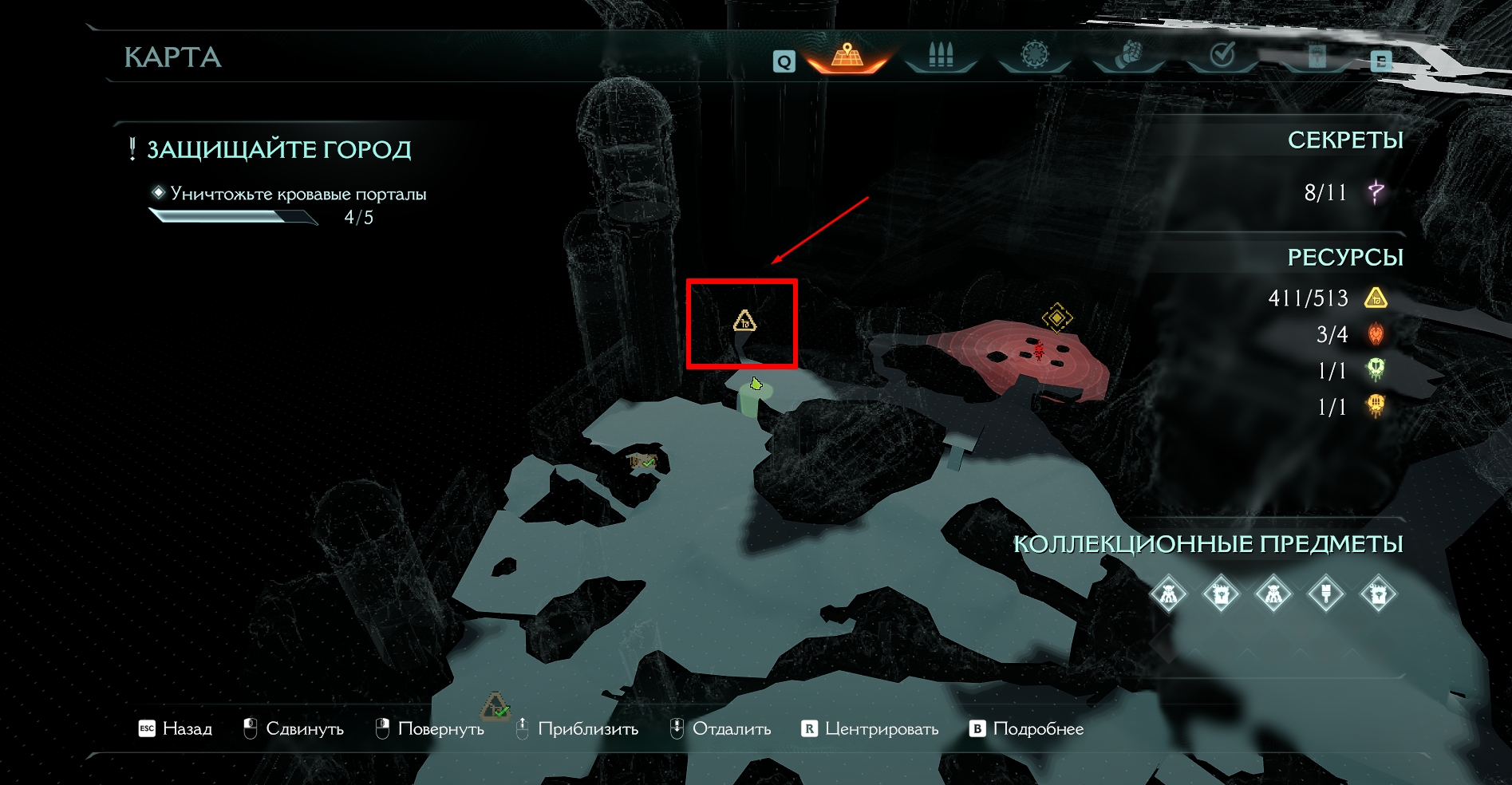The height and width of the screenshot is (785, 1512).
Task: Open the faded banner tab
Action: pos(1317,56)
